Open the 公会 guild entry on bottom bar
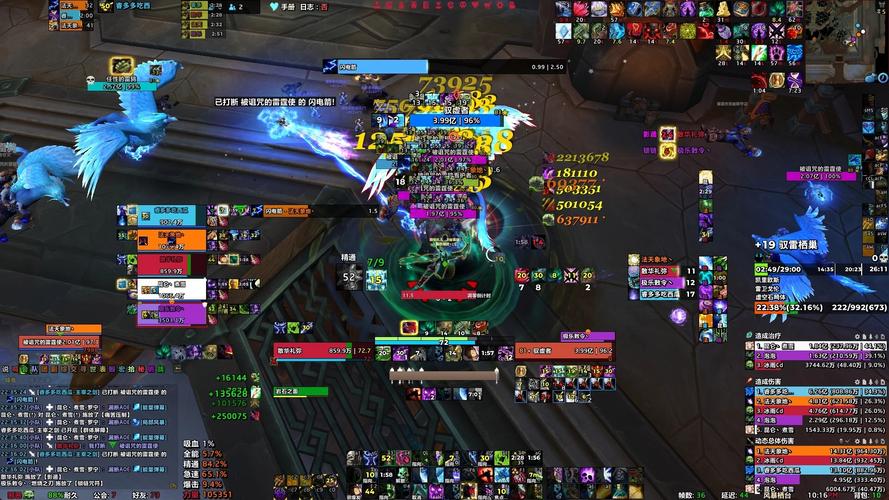Image resolution: width=889 pixels, height=500 pixels. 101,494
